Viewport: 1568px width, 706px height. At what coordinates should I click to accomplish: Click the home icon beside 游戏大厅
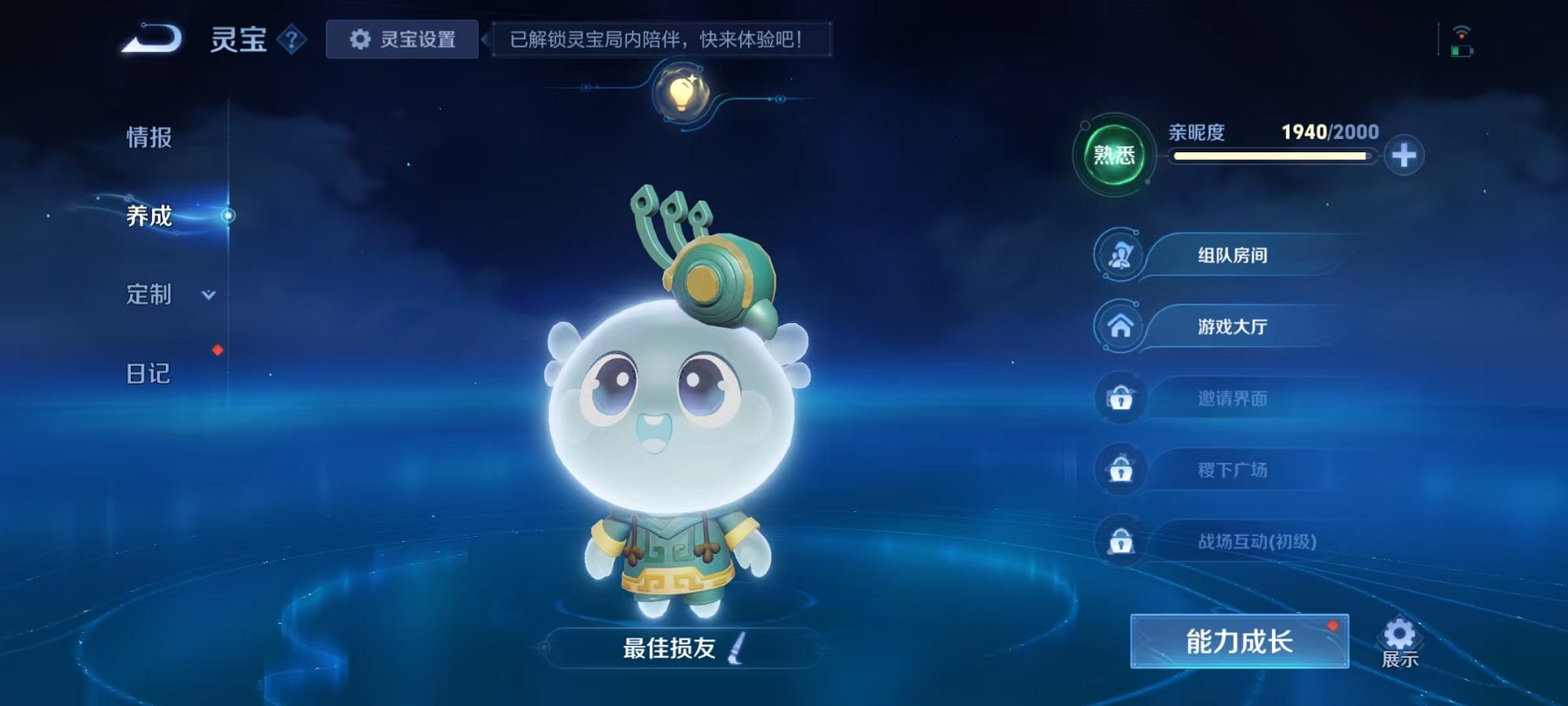[x=1122, y=326]
